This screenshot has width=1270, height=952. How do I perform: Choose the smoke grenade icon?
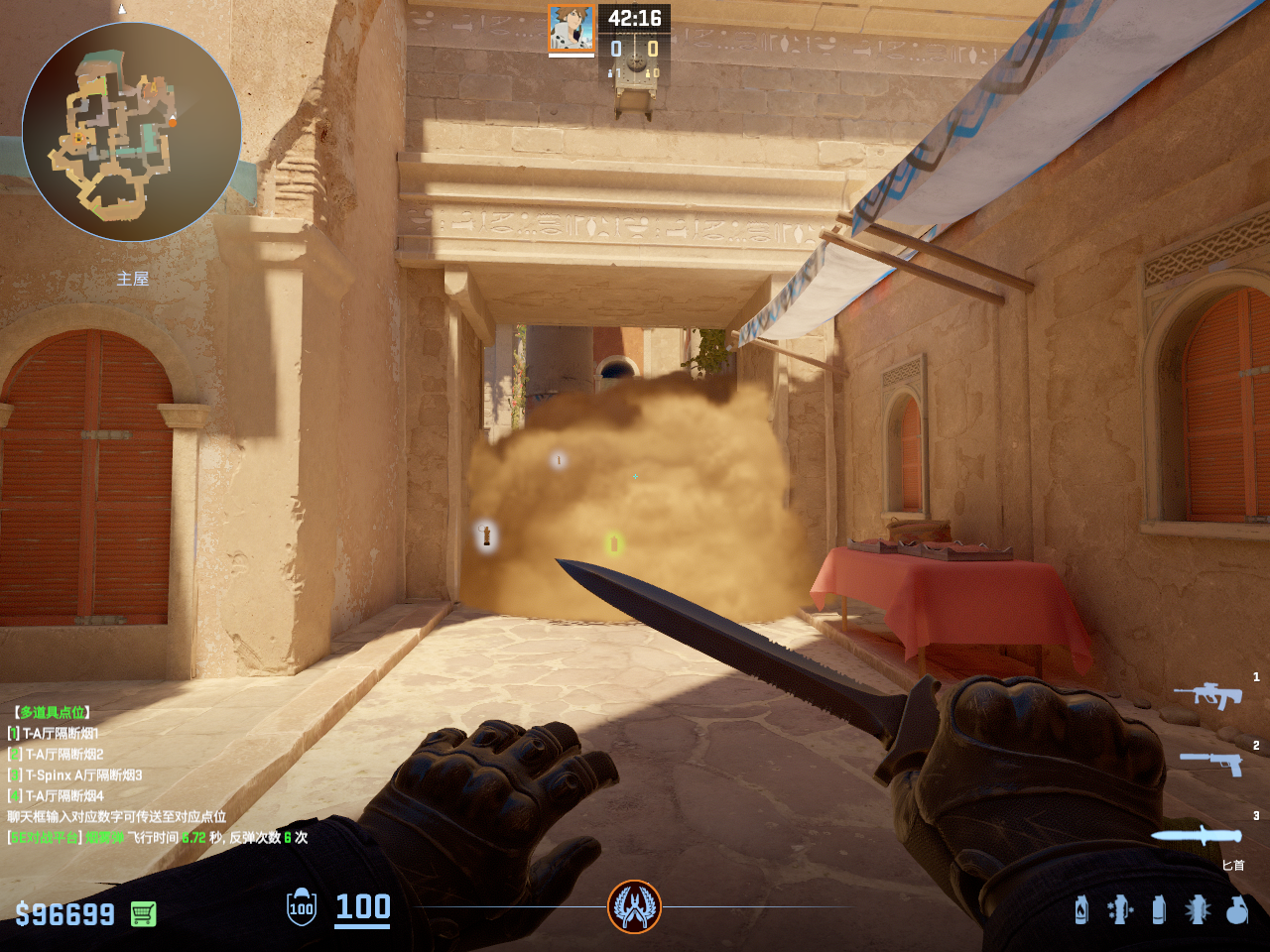coord(1158,909)
